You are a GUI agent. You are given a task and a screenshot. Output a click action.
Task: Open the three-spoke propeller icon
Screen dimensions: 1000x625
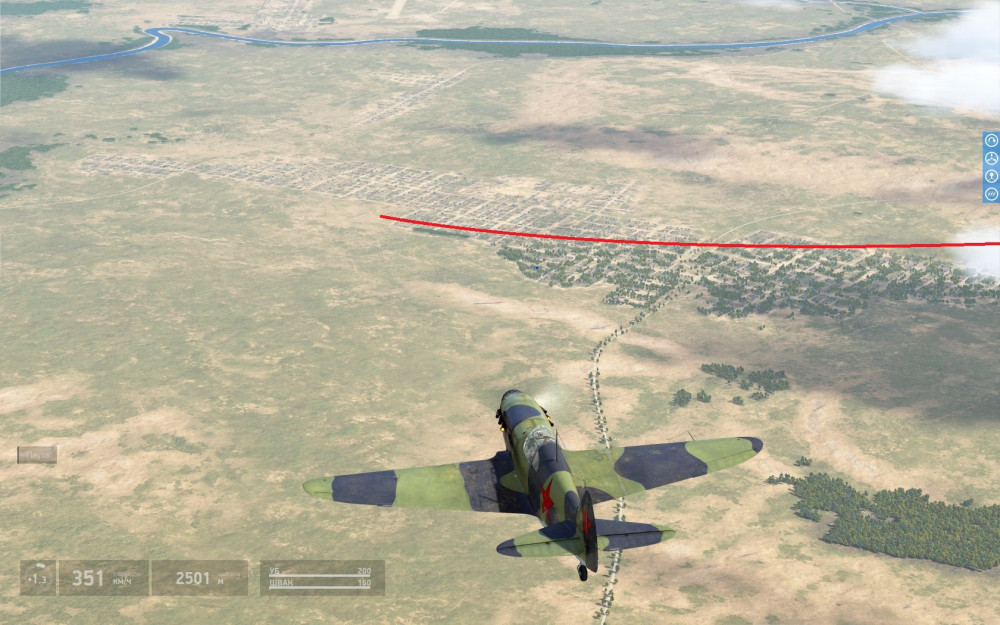point(991,158)
